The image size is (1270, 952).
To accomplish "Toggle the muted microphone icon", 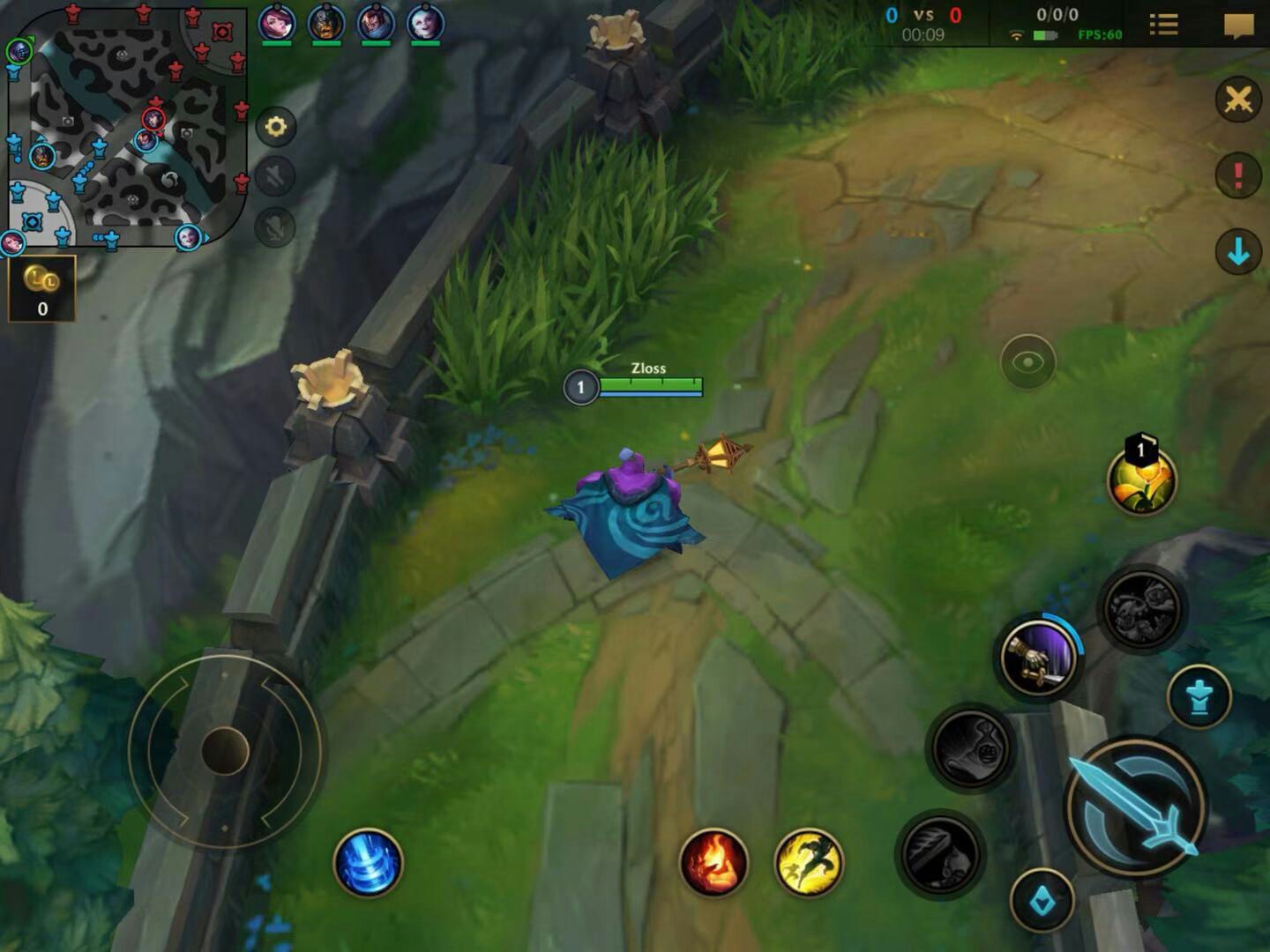I will coord(275,227).
